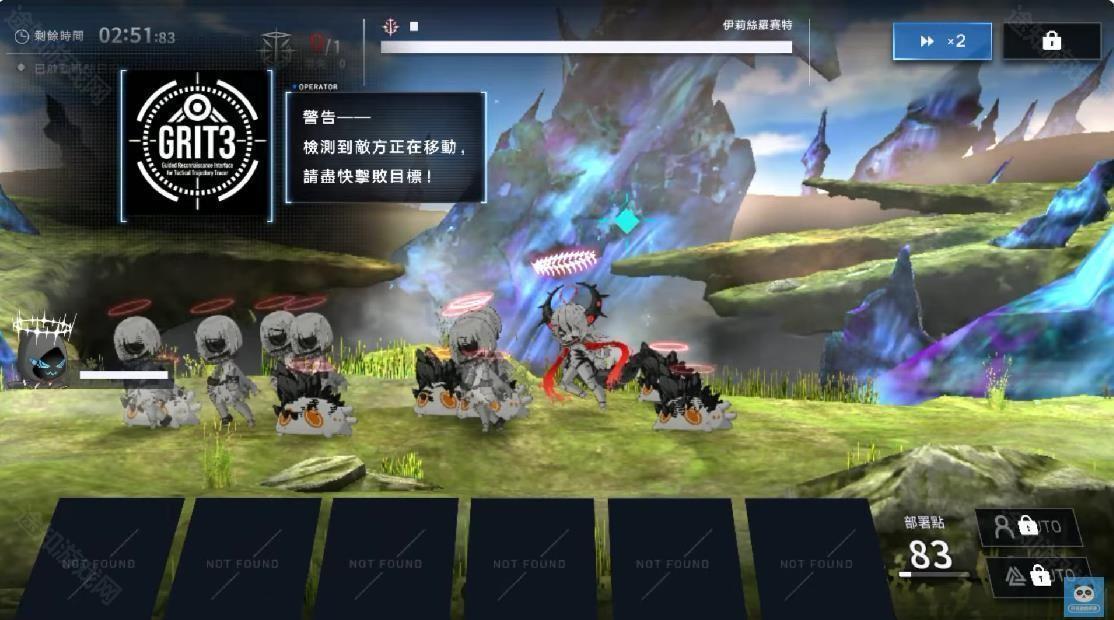Click the GRIT3 operator emblem panel
Screen dimensions: 1114x620
pyautogui.click(x=196, y=145)
